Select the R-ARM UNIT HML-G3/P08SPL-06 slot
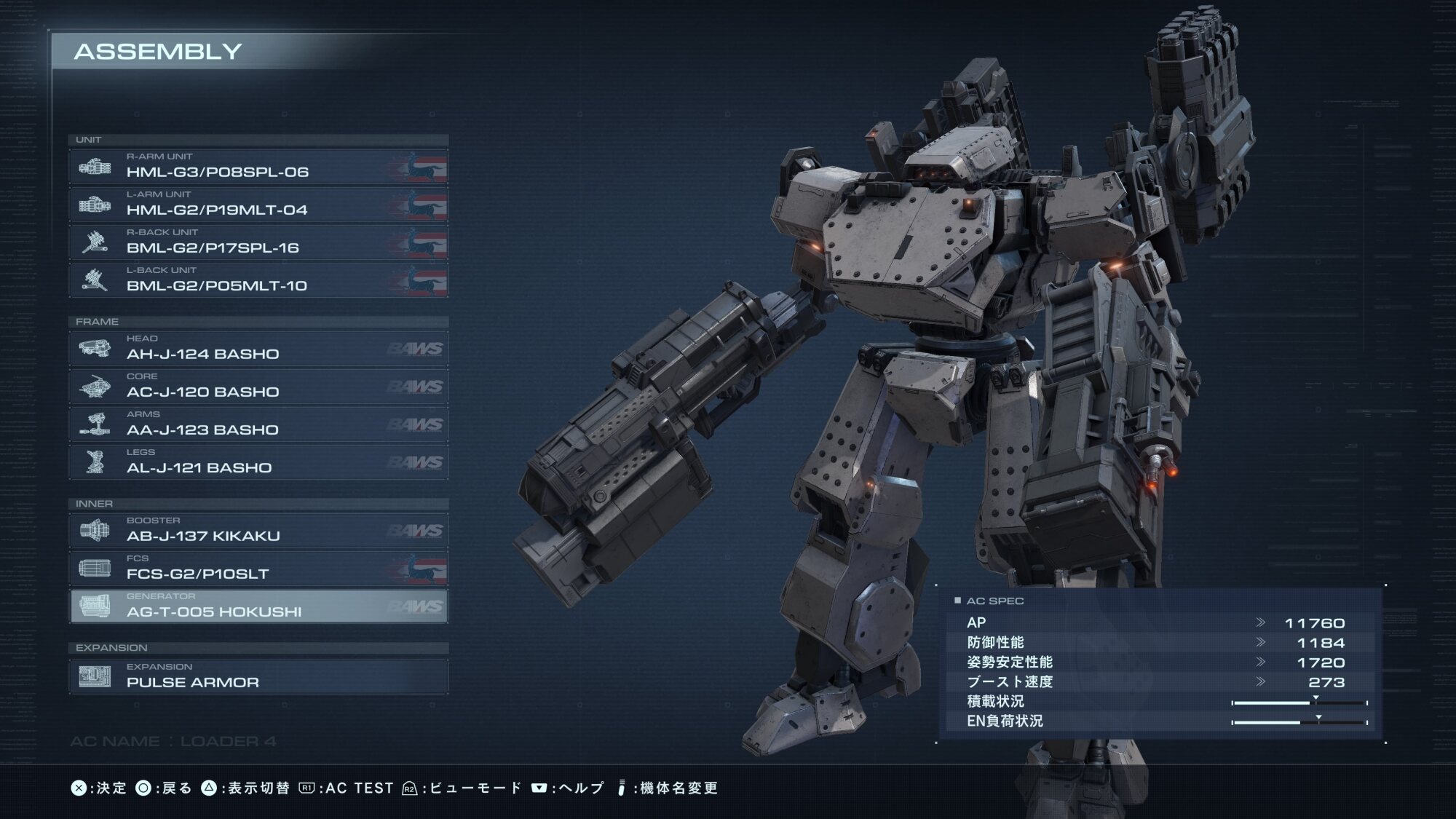 pyautogui.click(x=258, y=166)
